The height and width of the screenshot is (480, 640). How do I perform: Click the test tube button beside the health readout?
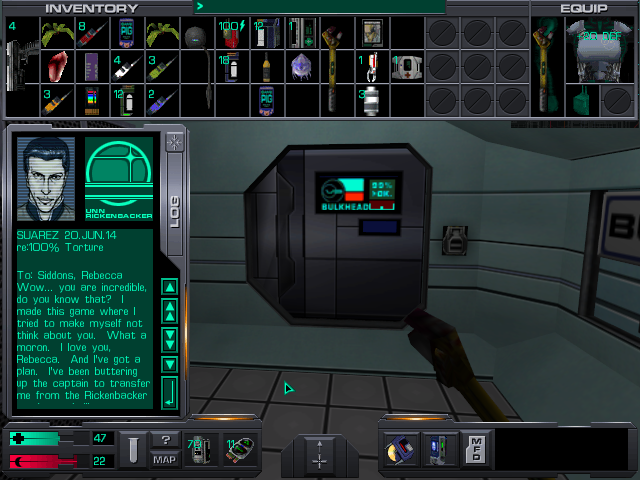[x=131, y=450]
